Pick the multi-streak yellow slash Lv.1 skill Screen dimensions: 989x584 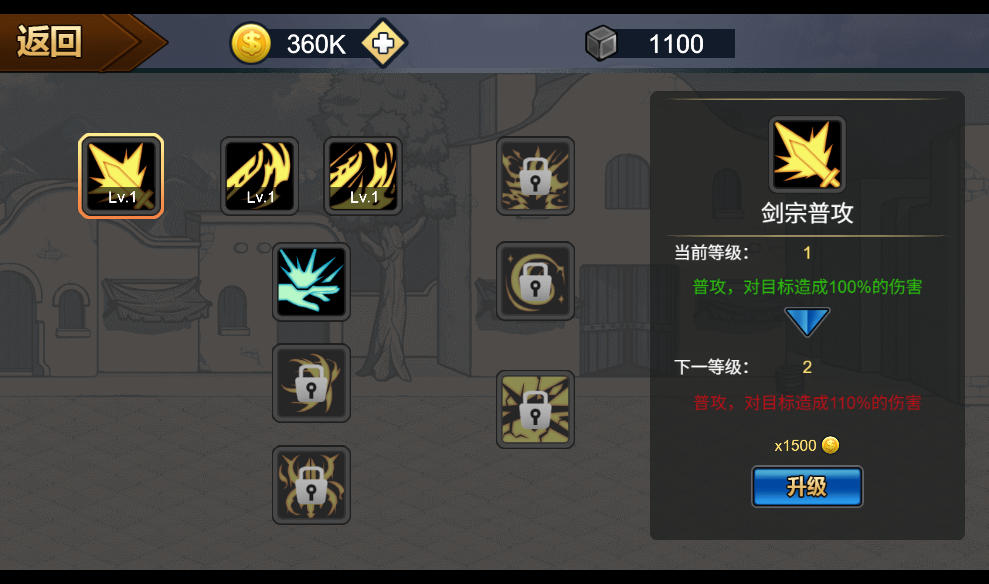point(363,176)
